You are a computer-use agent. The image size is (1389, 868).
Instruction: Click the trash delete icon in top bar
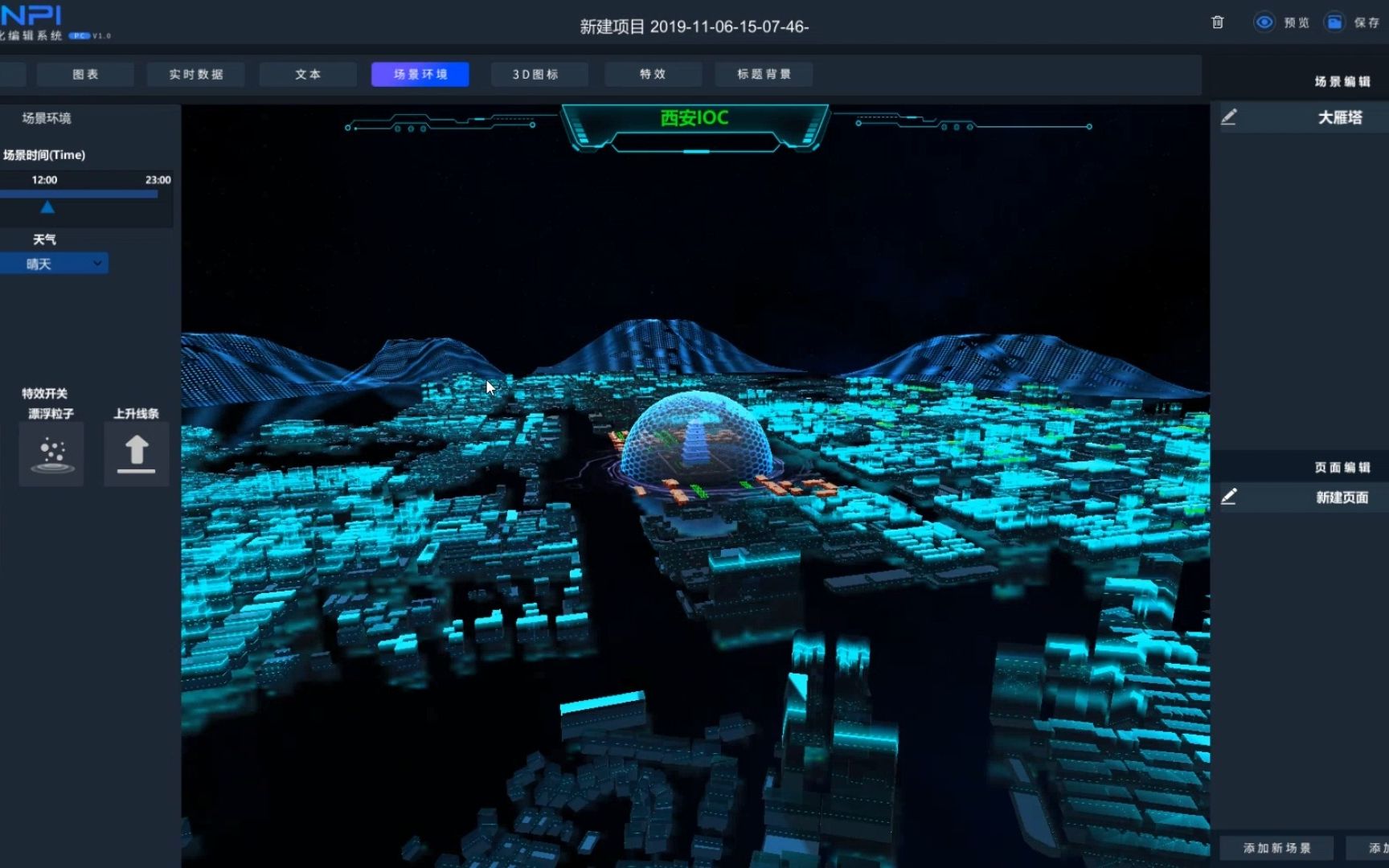click(1216, 23)
